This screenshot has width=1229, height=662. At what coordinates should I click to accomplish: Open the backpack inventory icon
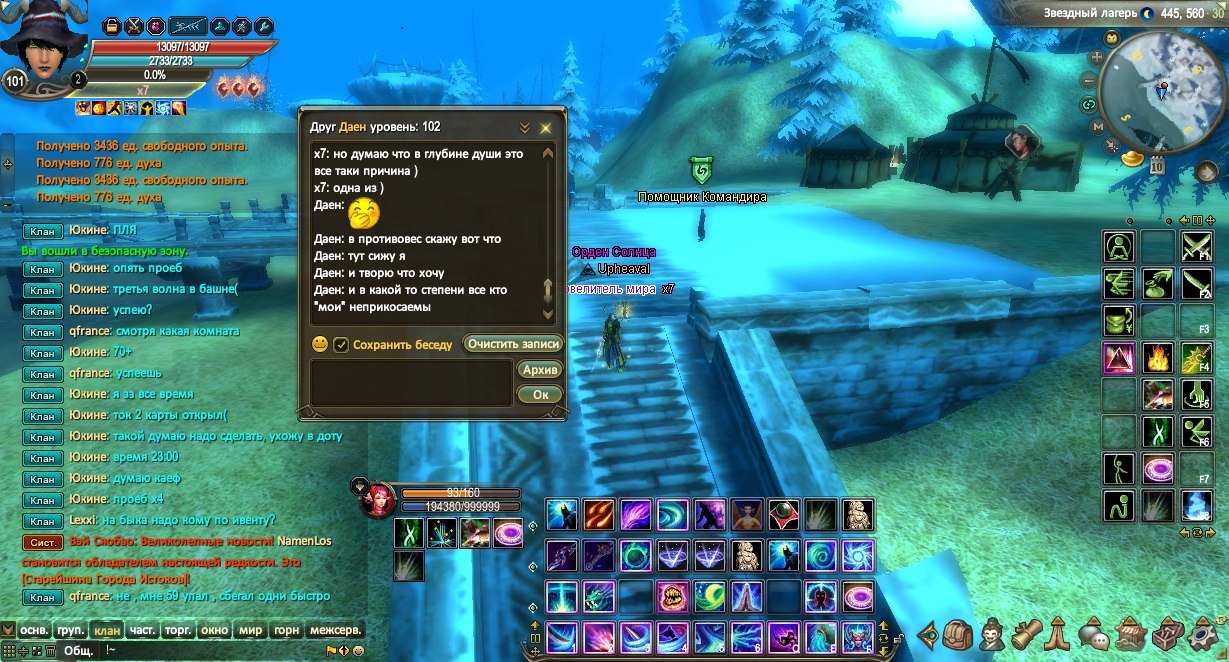959,635
